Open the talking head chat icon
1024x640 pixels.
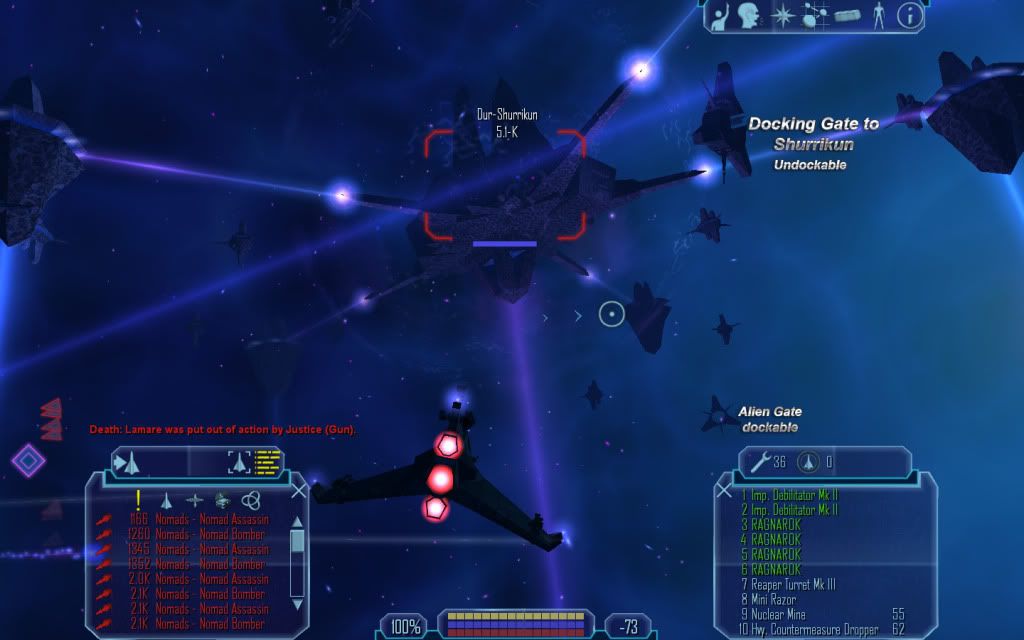745,15
